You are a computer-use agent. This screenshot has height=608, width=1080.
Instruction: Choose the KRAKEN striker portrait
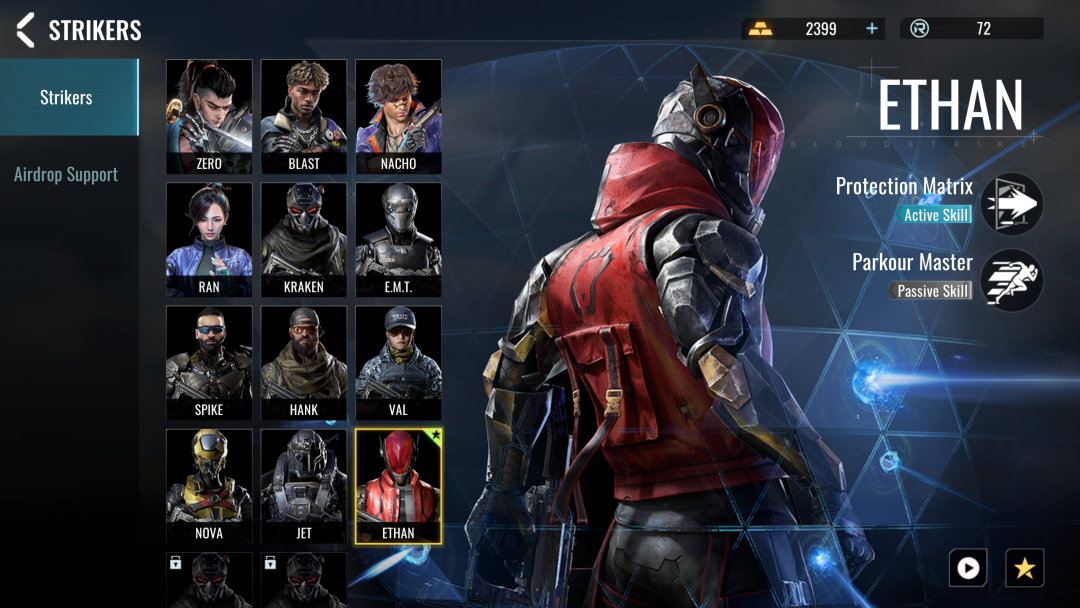(304, 238)
